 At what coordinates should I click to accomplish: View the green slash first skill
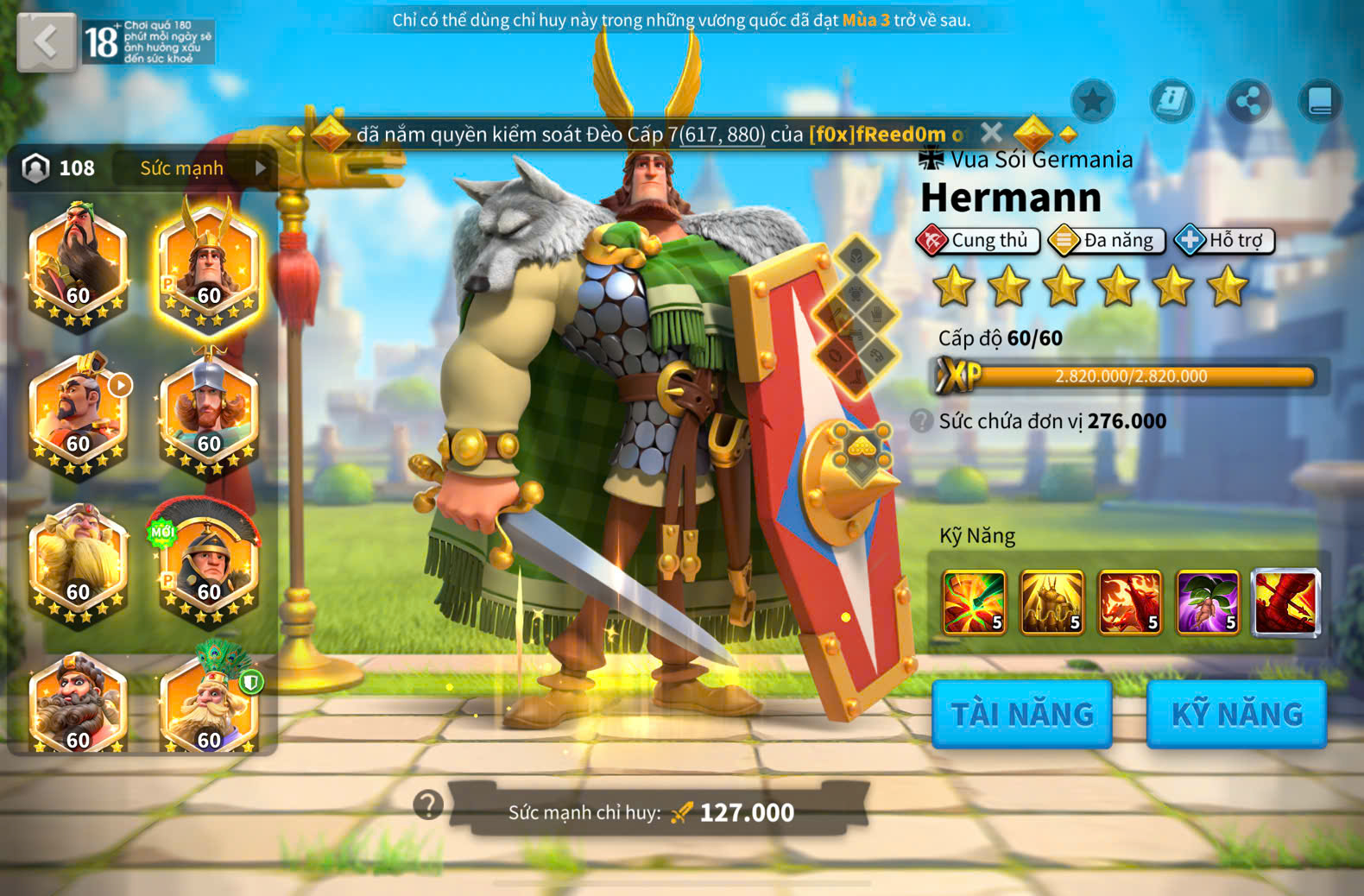click(974, 602)
